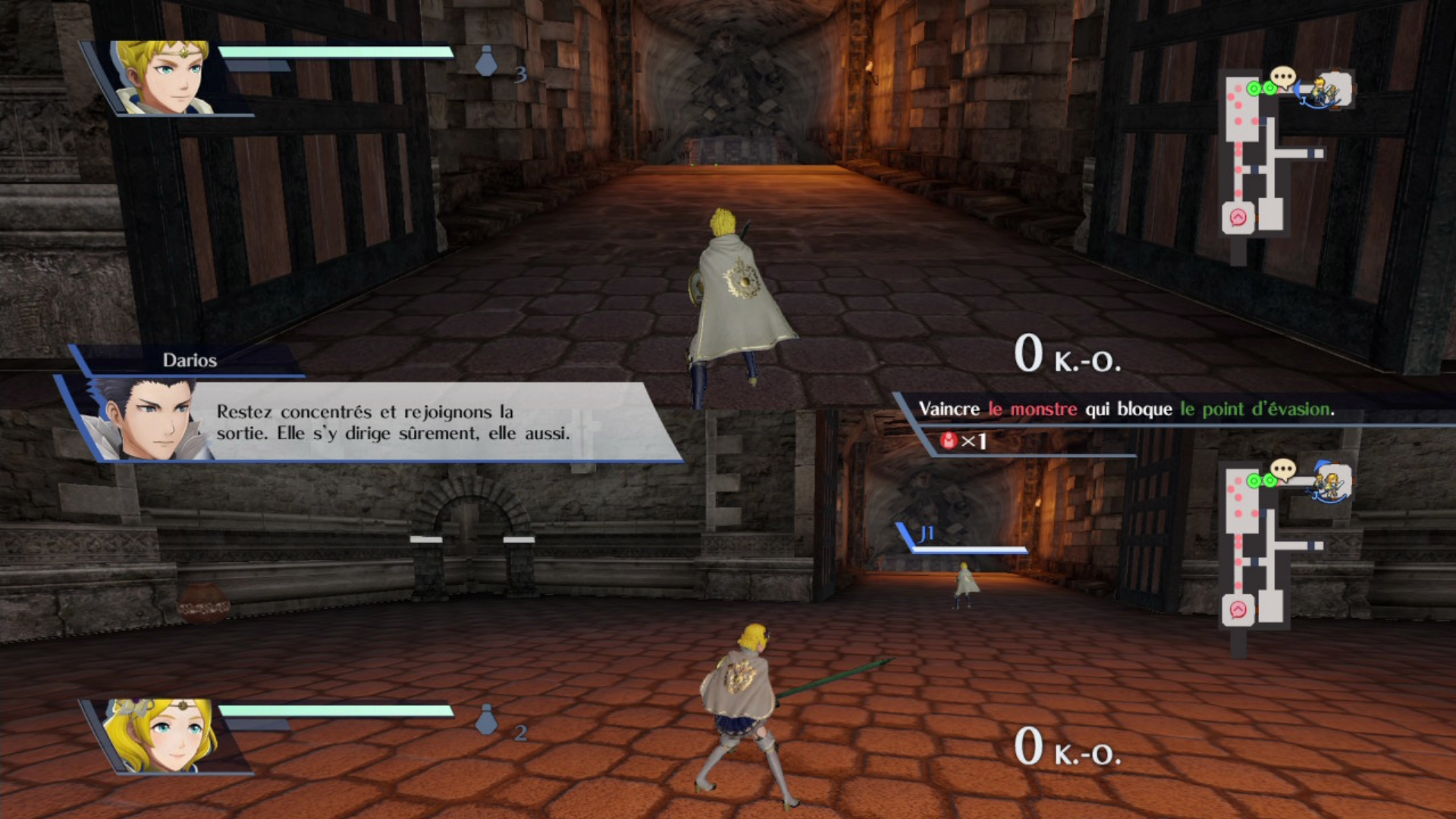This screenshot has width=1456, height=819.
Task: Select the bottom player's healing potion icon
Action: click(486, 720)
